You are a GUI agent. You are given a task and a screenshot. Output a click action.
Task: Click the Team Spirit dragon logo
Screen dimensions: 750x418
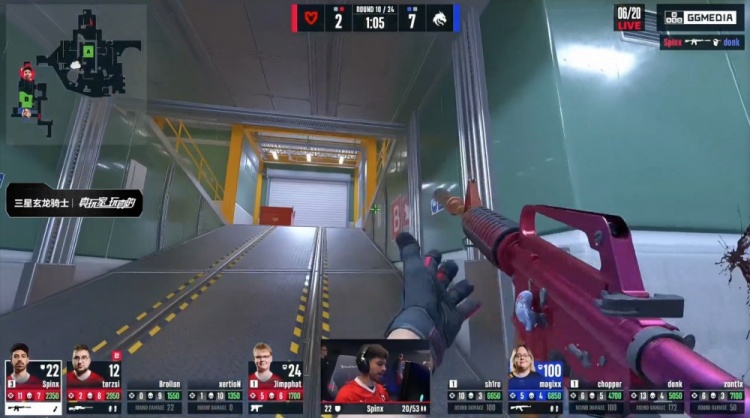[439, 18]
